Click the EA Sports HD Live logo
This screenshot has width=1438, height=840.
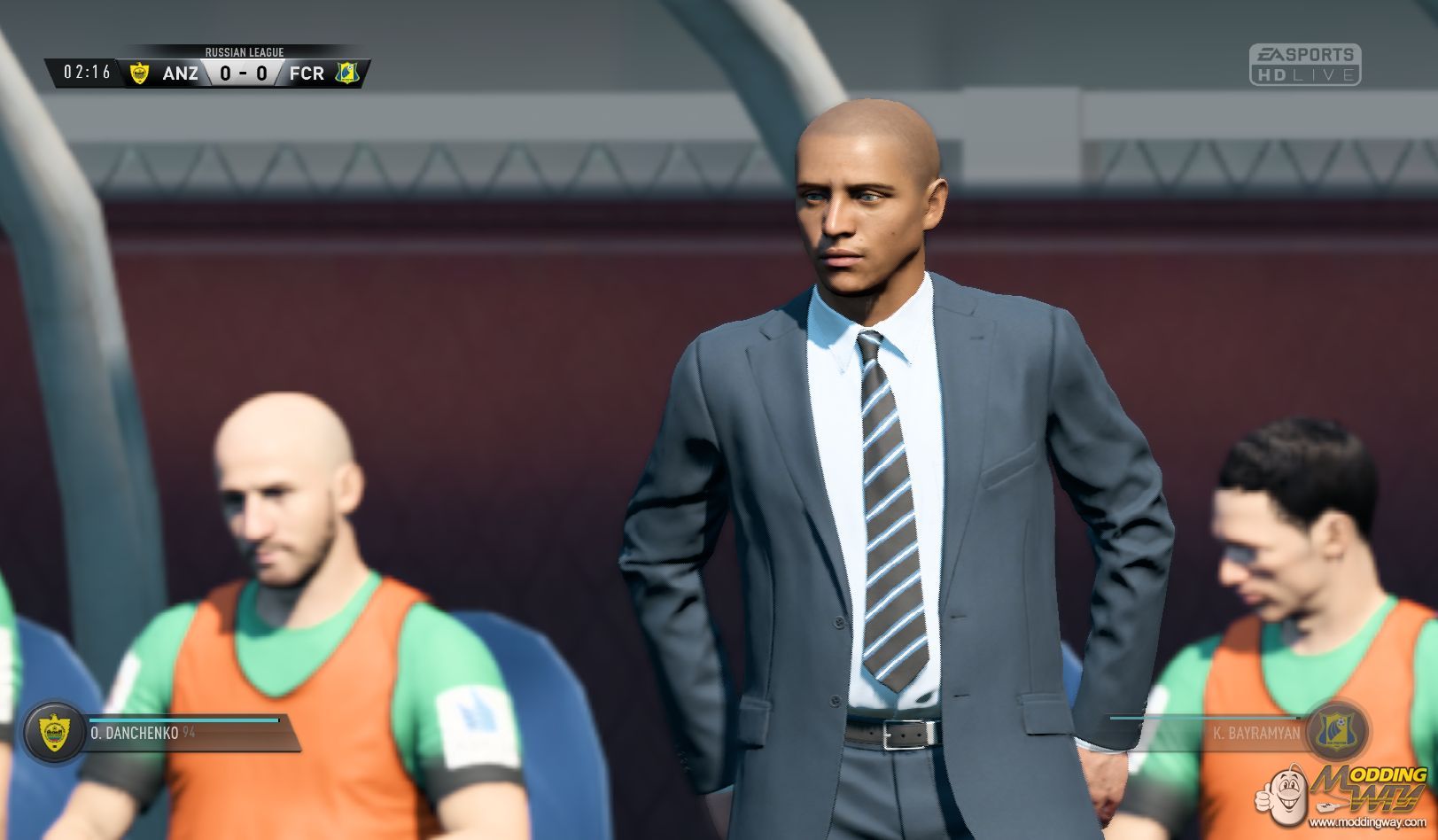pyautogui.click(x=1304, y=65)
